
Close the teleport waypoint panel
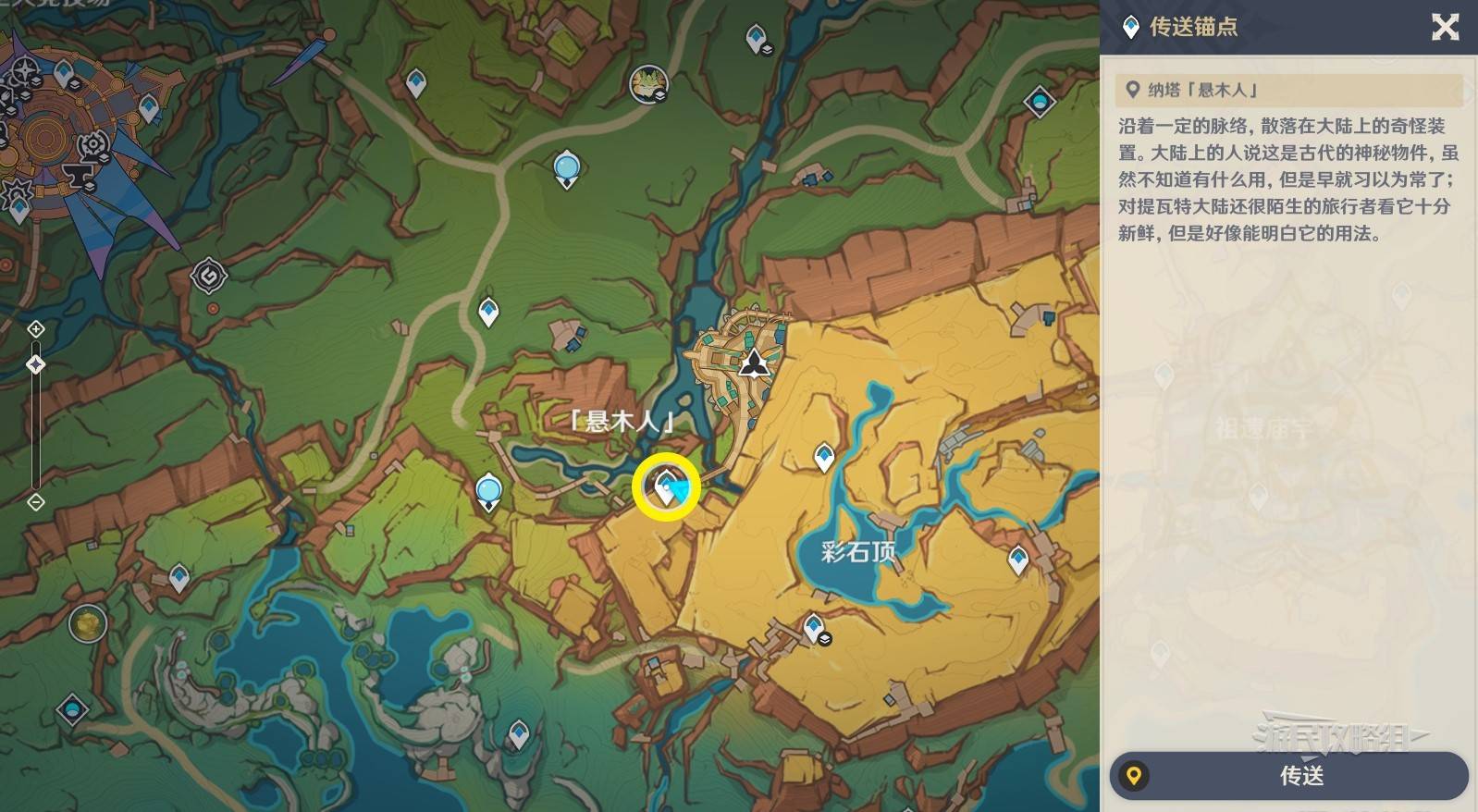click(1445, 27)
